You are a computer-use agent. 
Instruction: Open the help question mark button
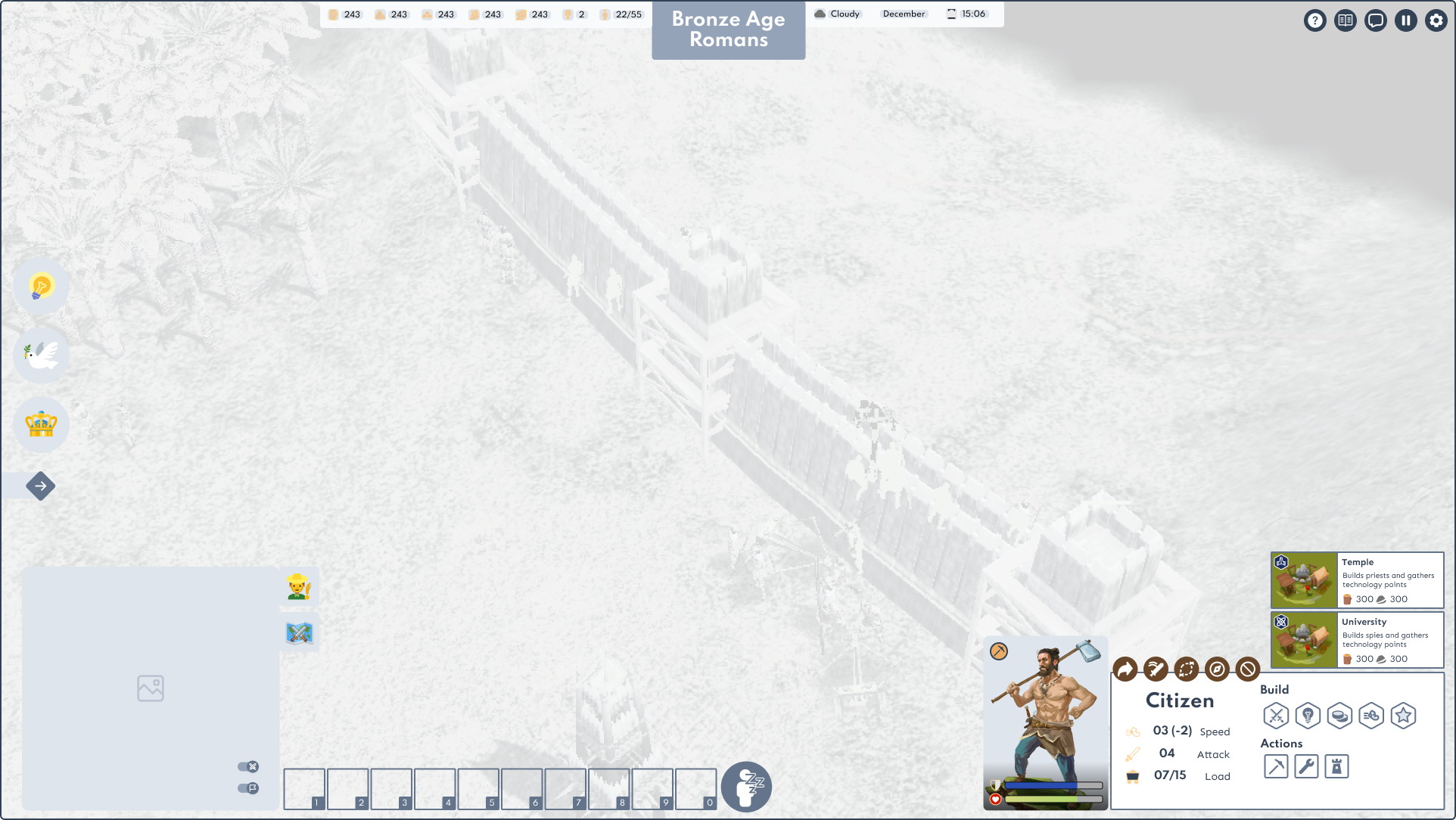point(1315,20)
